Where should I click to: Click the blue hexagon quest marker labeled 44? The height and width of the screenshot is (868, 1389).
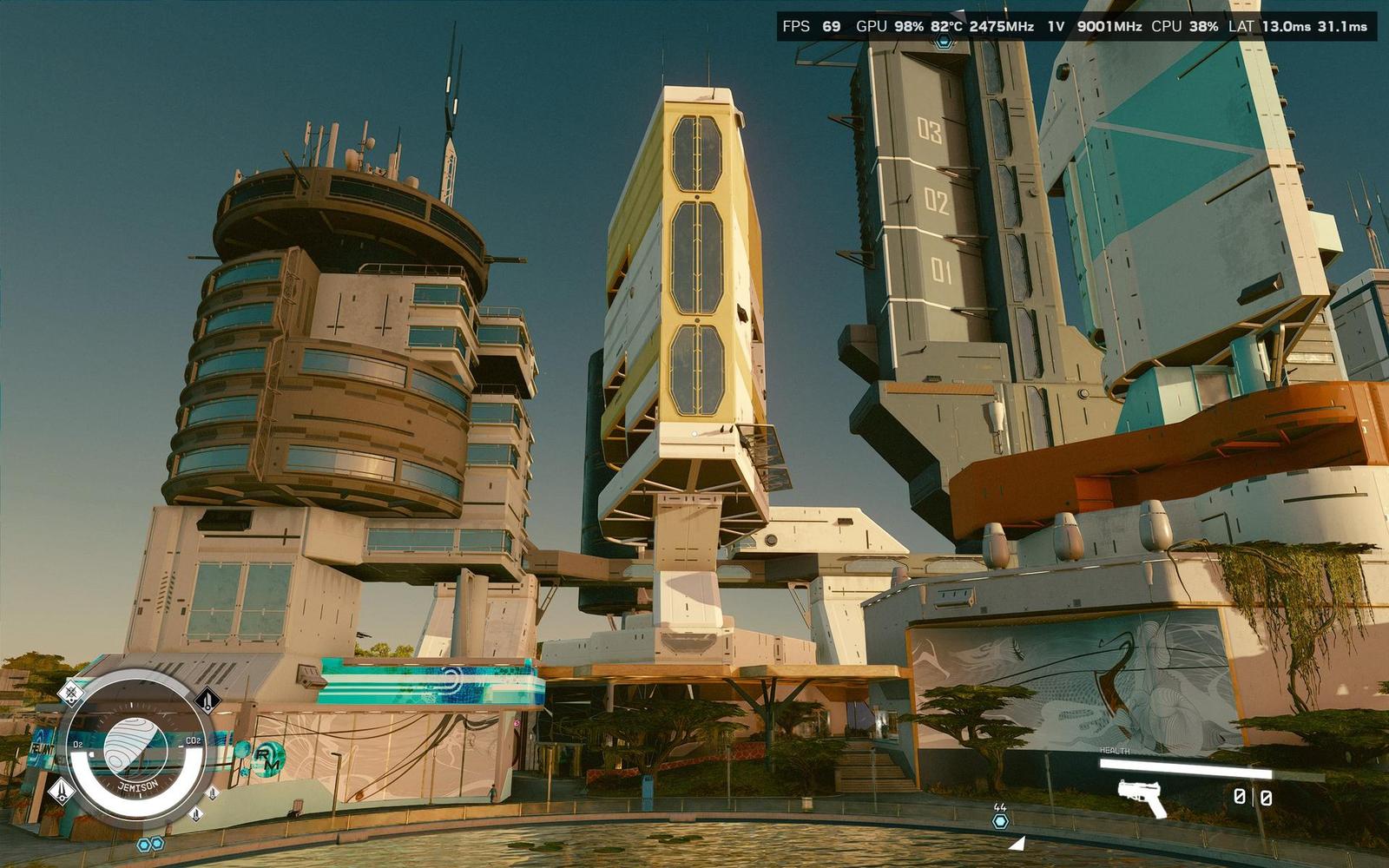1000,820
